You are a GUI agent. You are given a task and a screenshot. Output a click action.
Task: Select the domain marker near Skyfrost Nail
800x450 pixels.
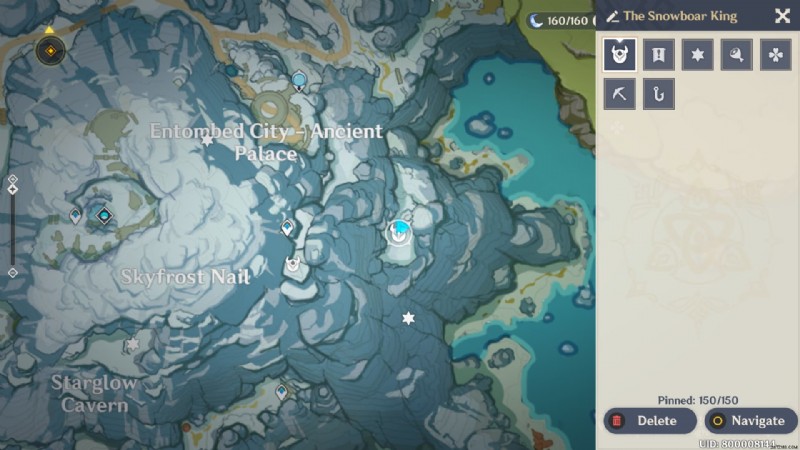(x=102, y=214)
